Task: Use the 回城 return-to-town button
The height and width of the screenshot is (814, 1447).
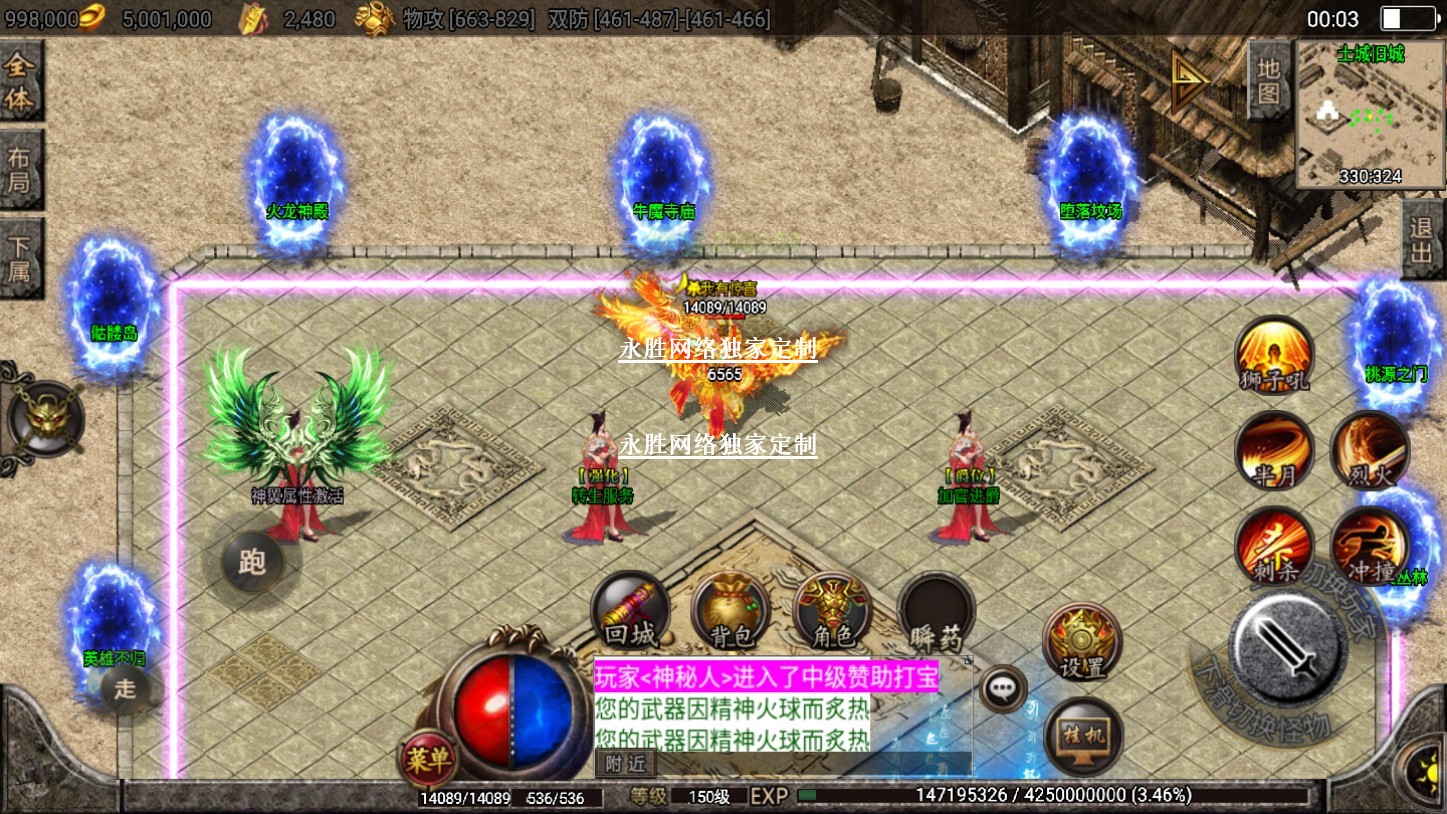Action: pyautogui.click(x=630, y=612)
